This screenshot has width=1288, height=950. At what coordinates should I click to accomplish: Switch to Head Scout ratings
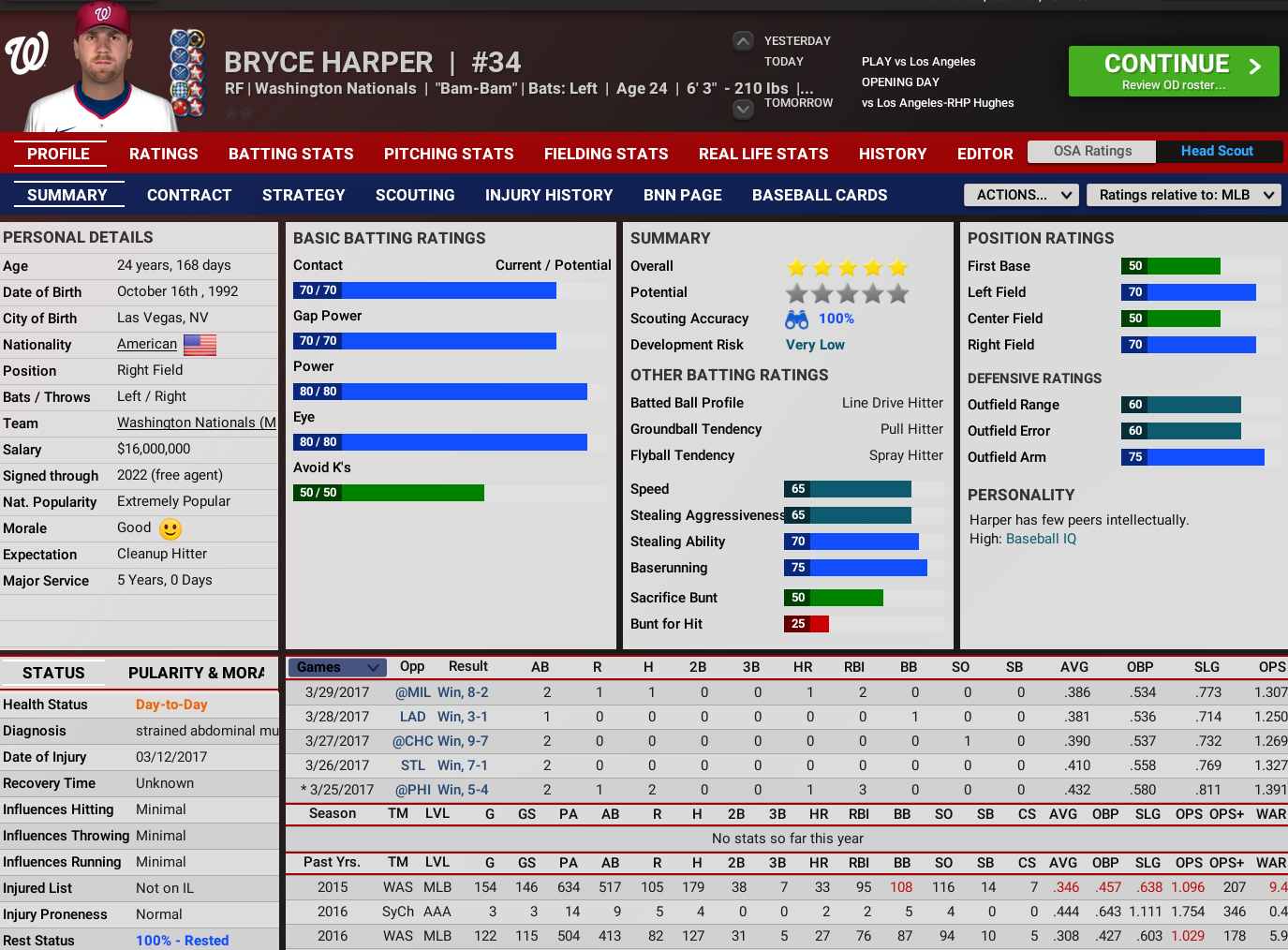[1219, 152]
